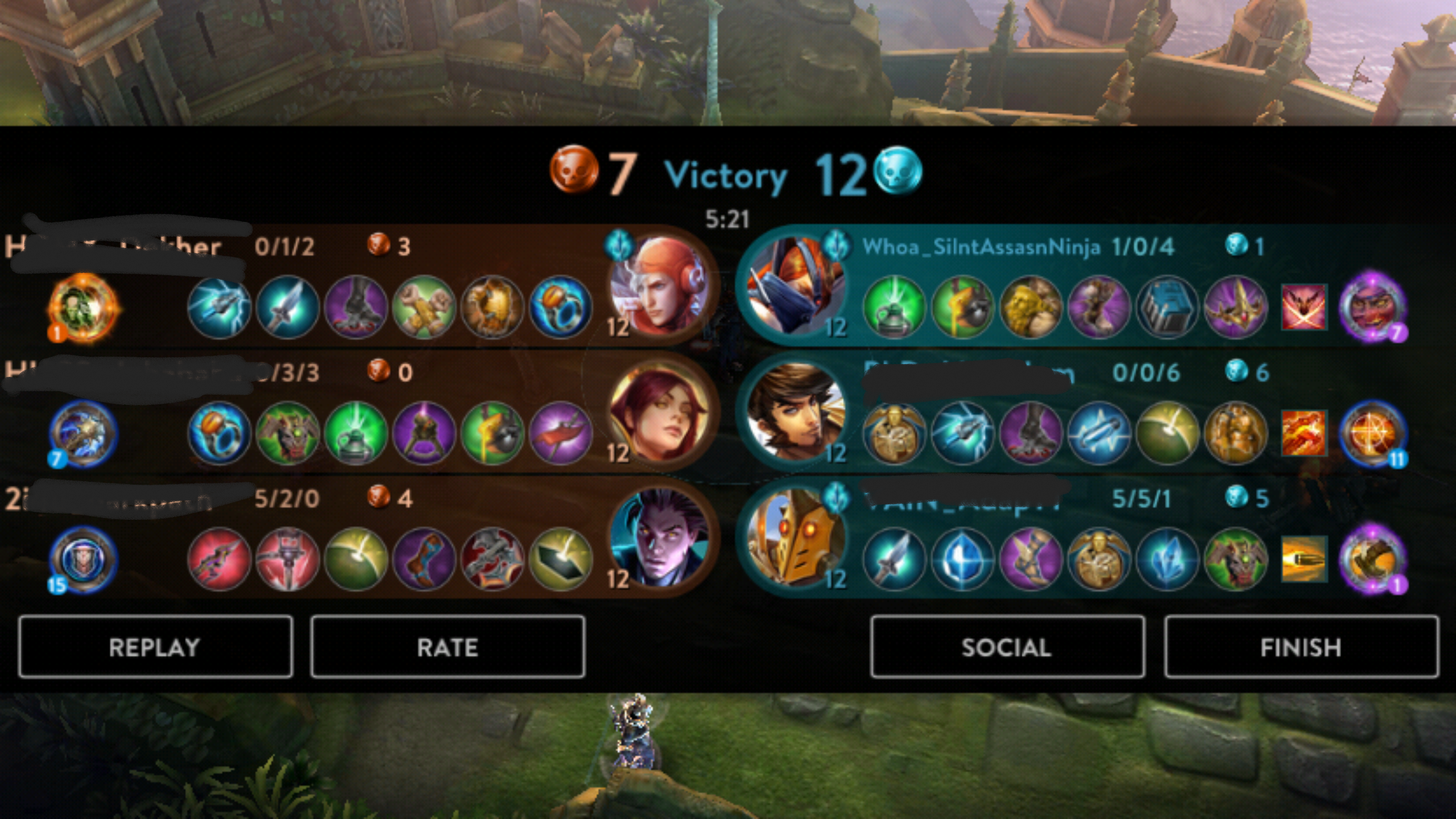Inspect the yellow bullet ability icon
Viewport: 1456px width, 819px height.
[x=1304, y=559]
